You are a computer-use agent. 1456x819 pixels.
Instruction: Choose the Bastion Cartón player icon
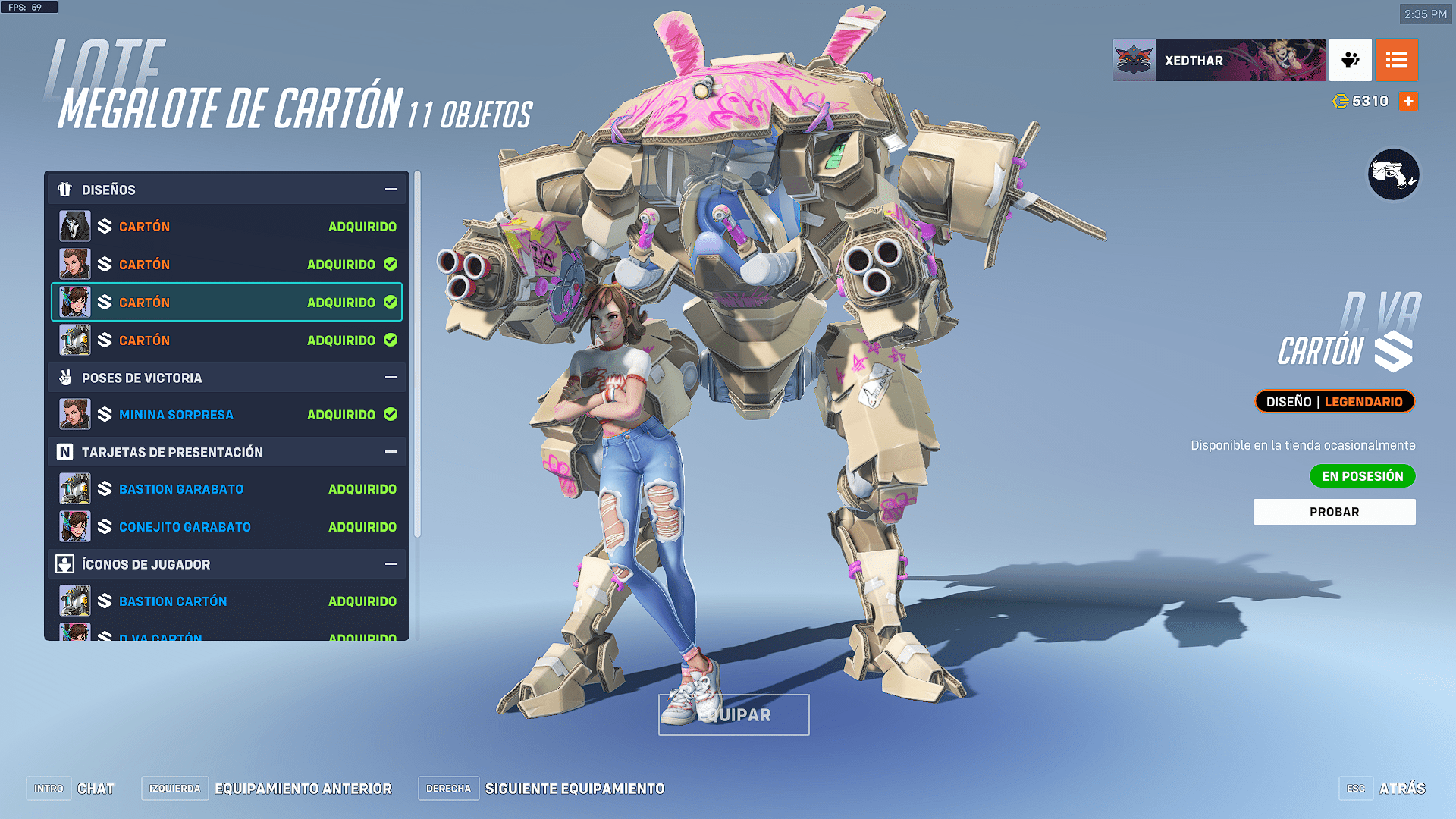(x=227, y=601)
